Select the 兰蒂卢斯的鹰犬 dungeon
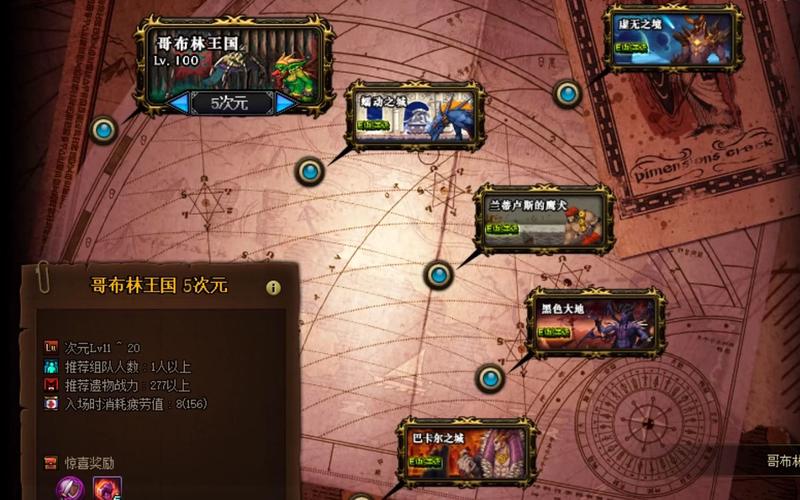The image size is (800, 500). click(543, 219)
